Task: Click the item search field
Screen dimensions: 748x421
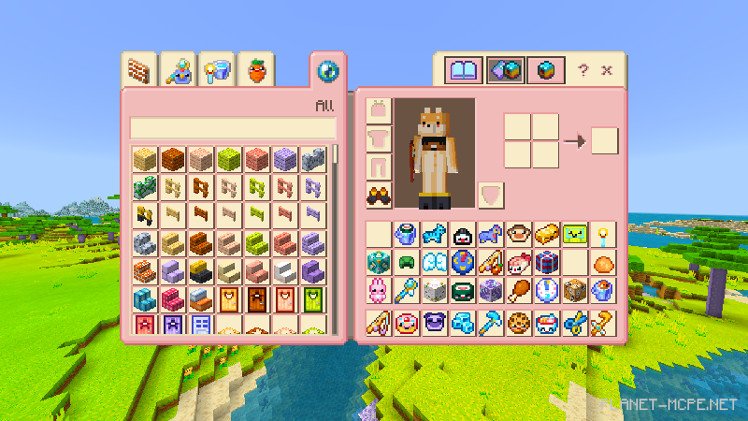Action: click(232, 128)
